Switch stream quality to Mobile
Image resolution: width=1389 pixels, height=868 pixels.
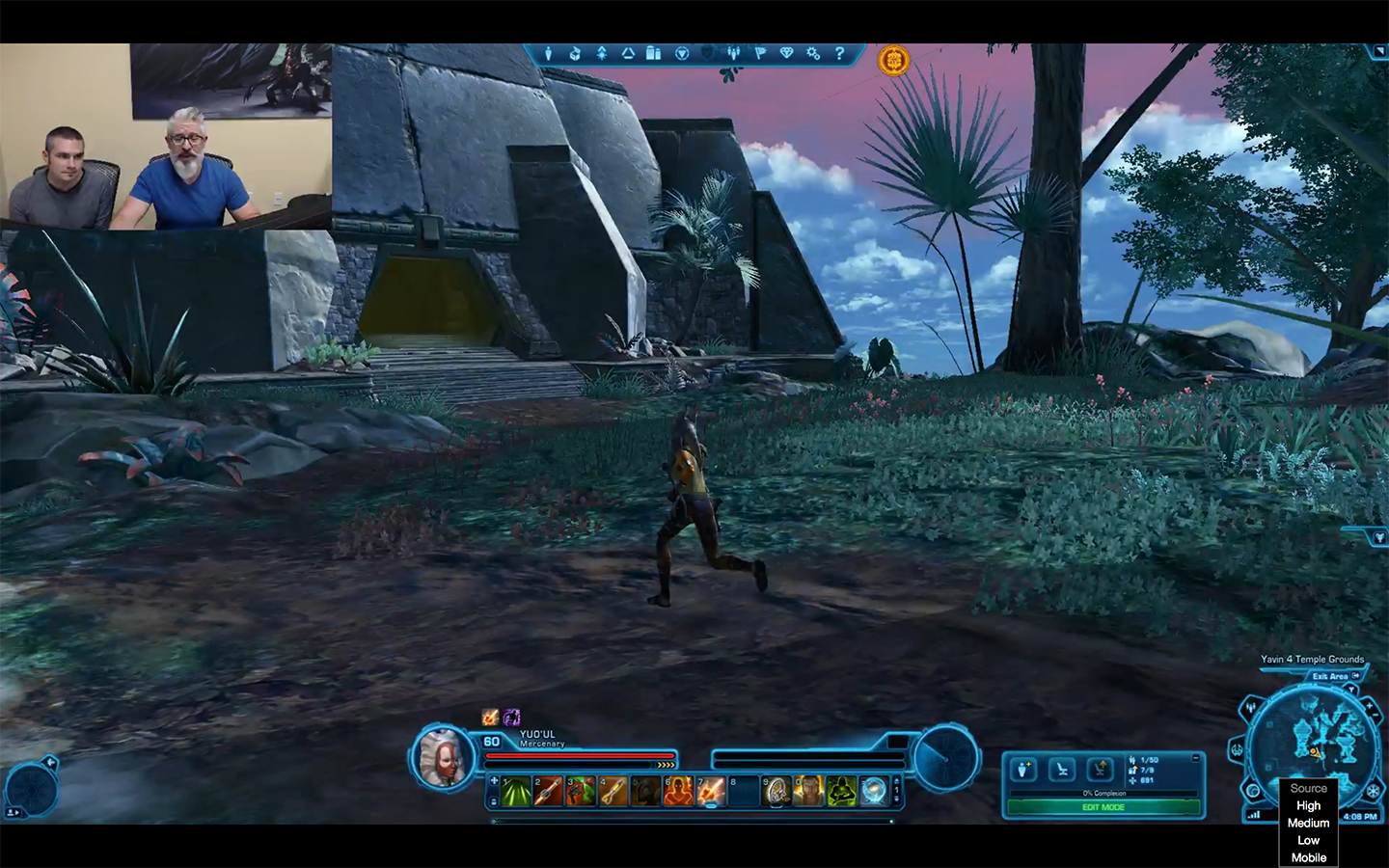coord(1309,857)
